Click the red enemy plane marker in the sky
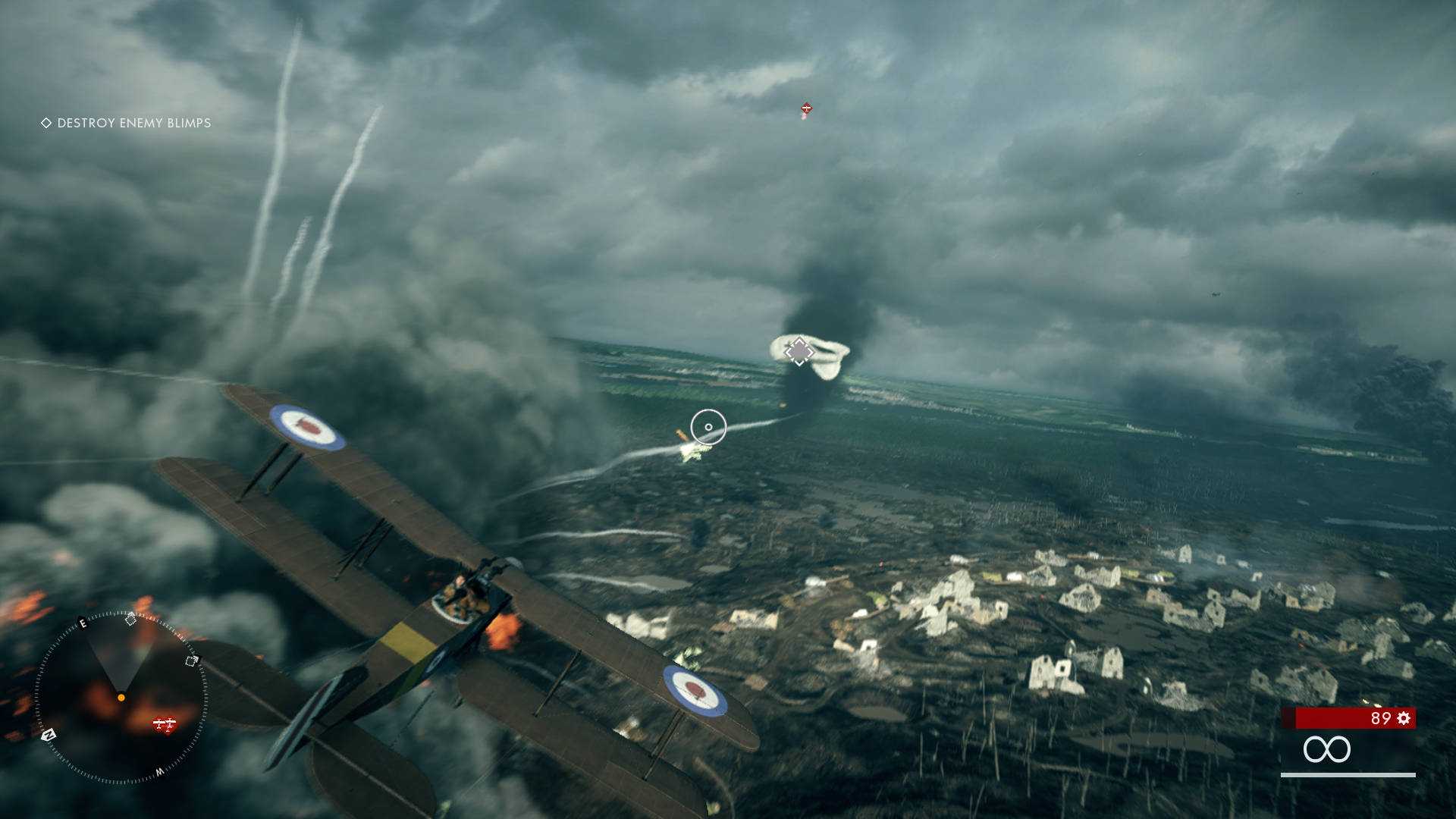Screen dimensions: 1456x819 coord(806,109)
